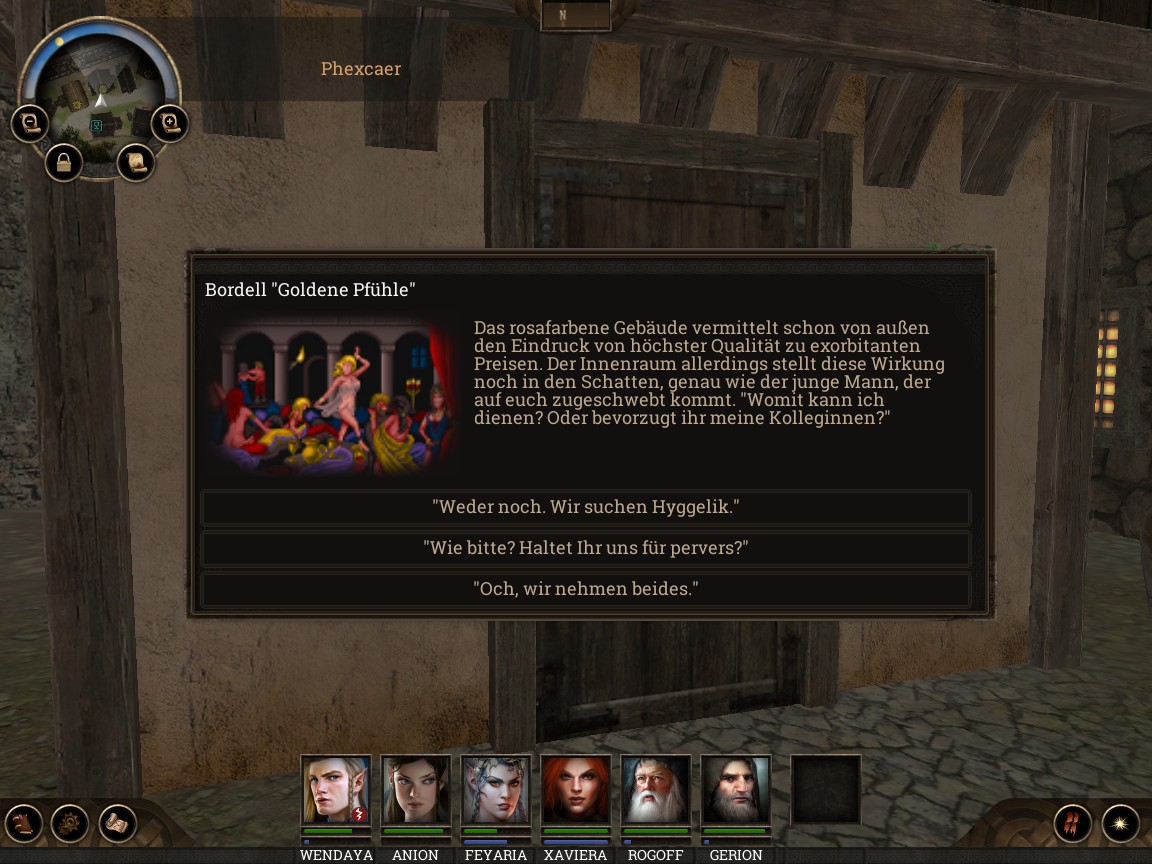Open the map with the plain scroll button
Image resolution: width=1152 pixels, height=864 pixels.
click(x=136, y=163)
